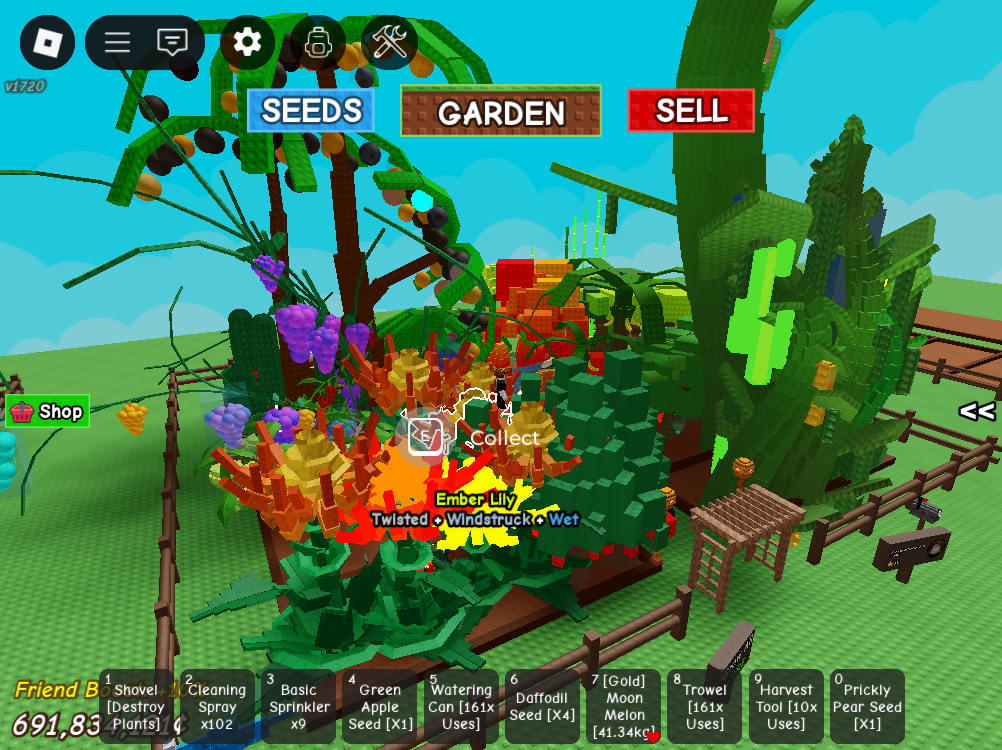Go to the SEEDS shop
This screenshot has height=750, width=1002.
pos(311,110)
